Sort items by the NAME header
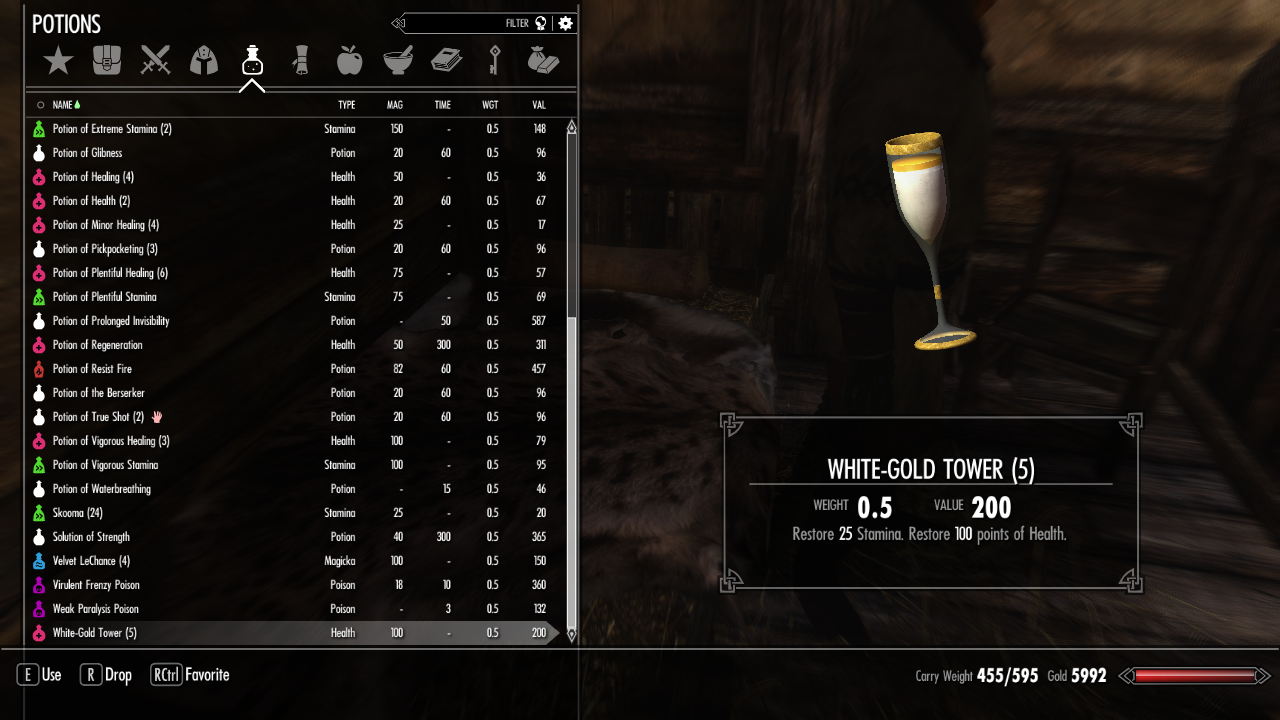The width and height of the screenshot is (1280, 720). pyautogui.click(x=63, y=105)
